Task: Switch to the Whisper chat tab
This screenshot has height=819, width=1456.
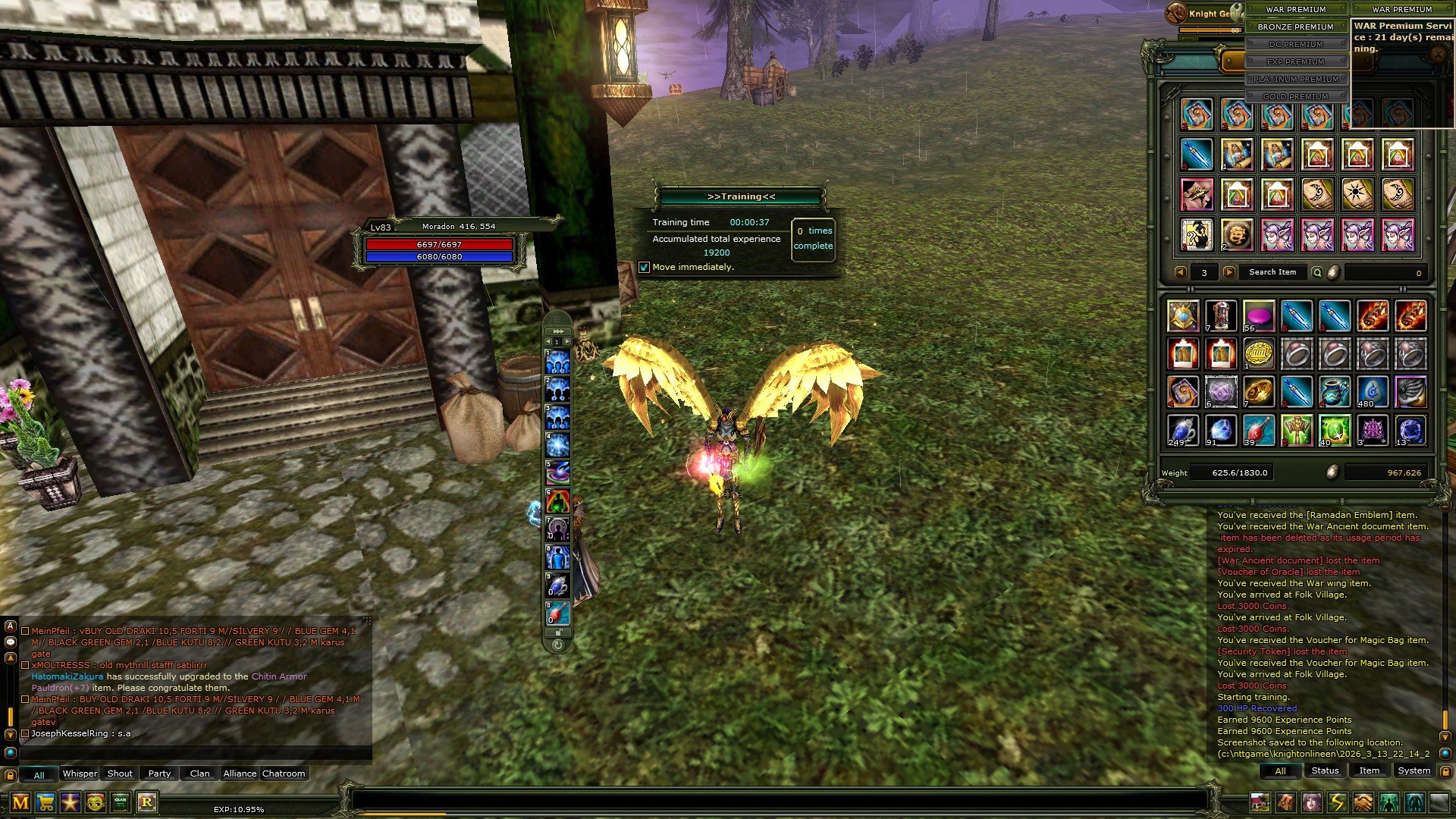Action: point(80,773)
